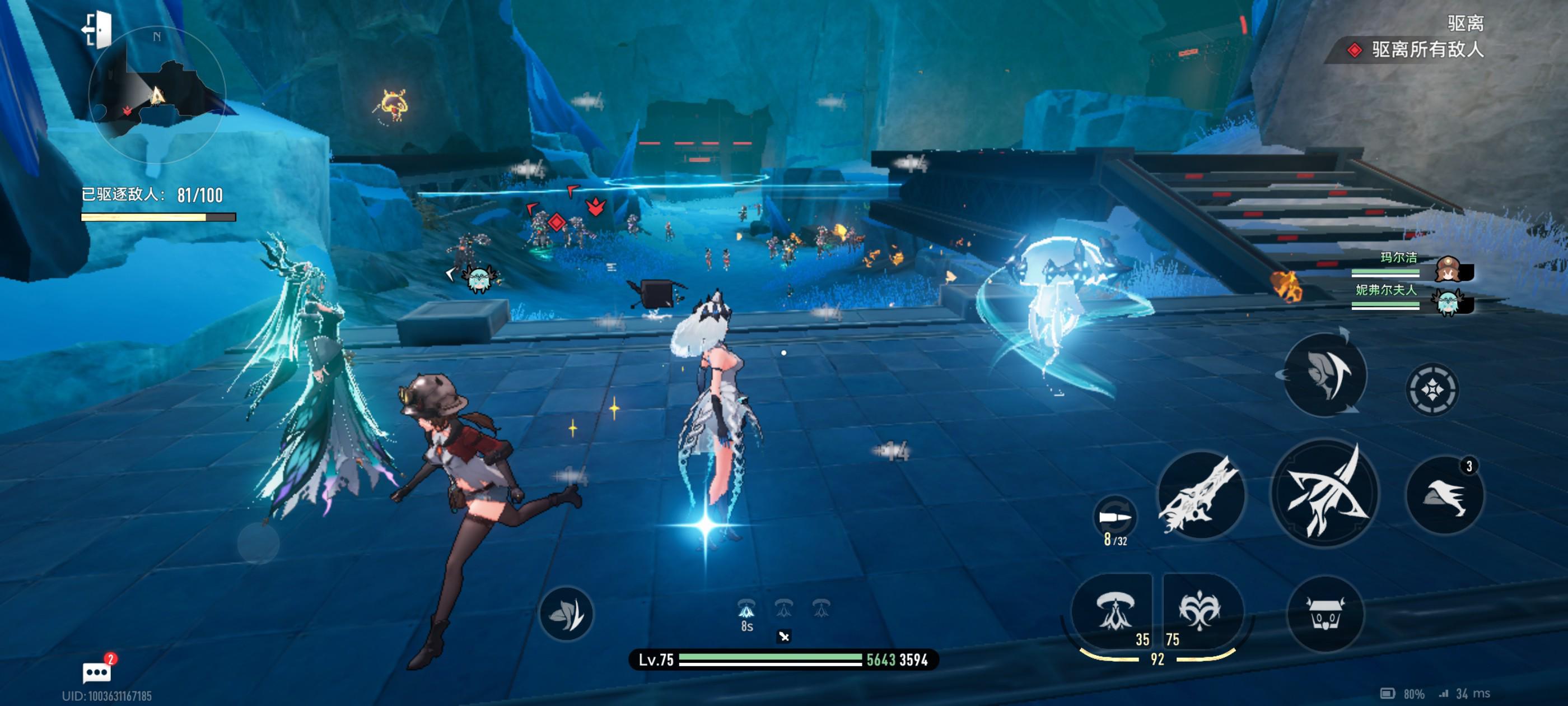Activate the swirling dash button
This screenshot has width=1568, height=706.
1325,375
